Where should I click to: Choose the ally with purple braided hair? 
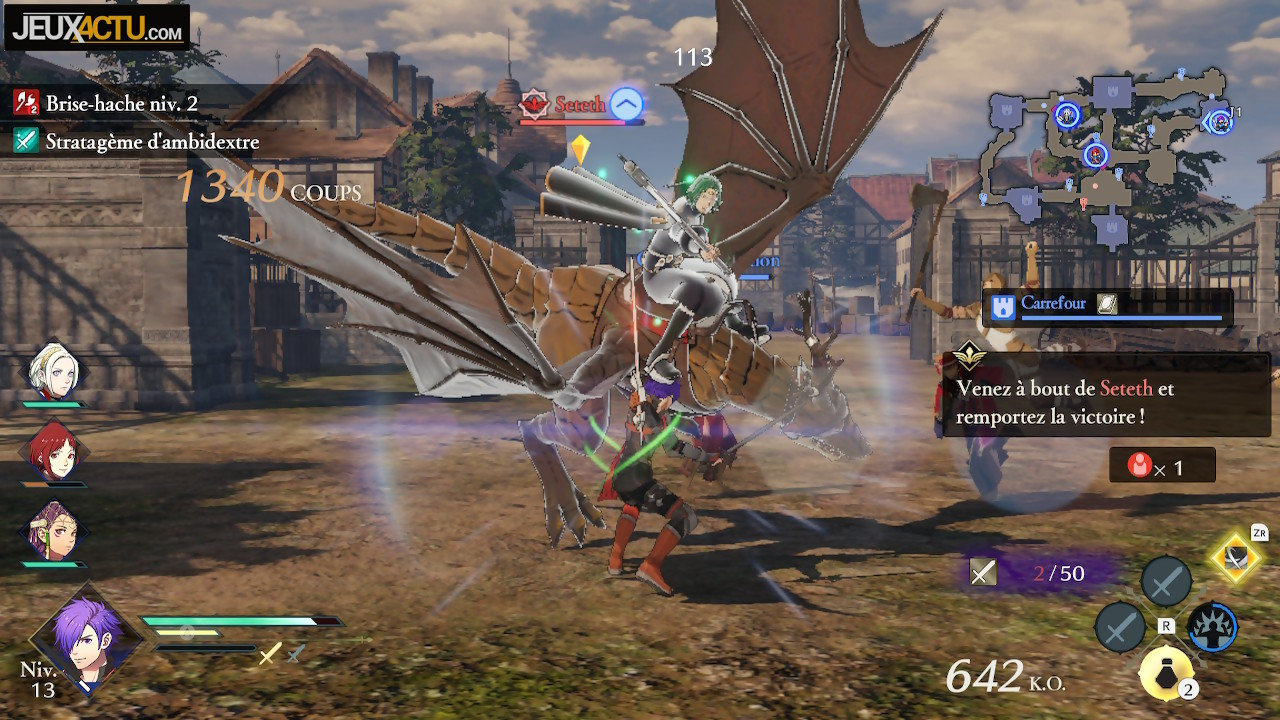click(55, 532)
